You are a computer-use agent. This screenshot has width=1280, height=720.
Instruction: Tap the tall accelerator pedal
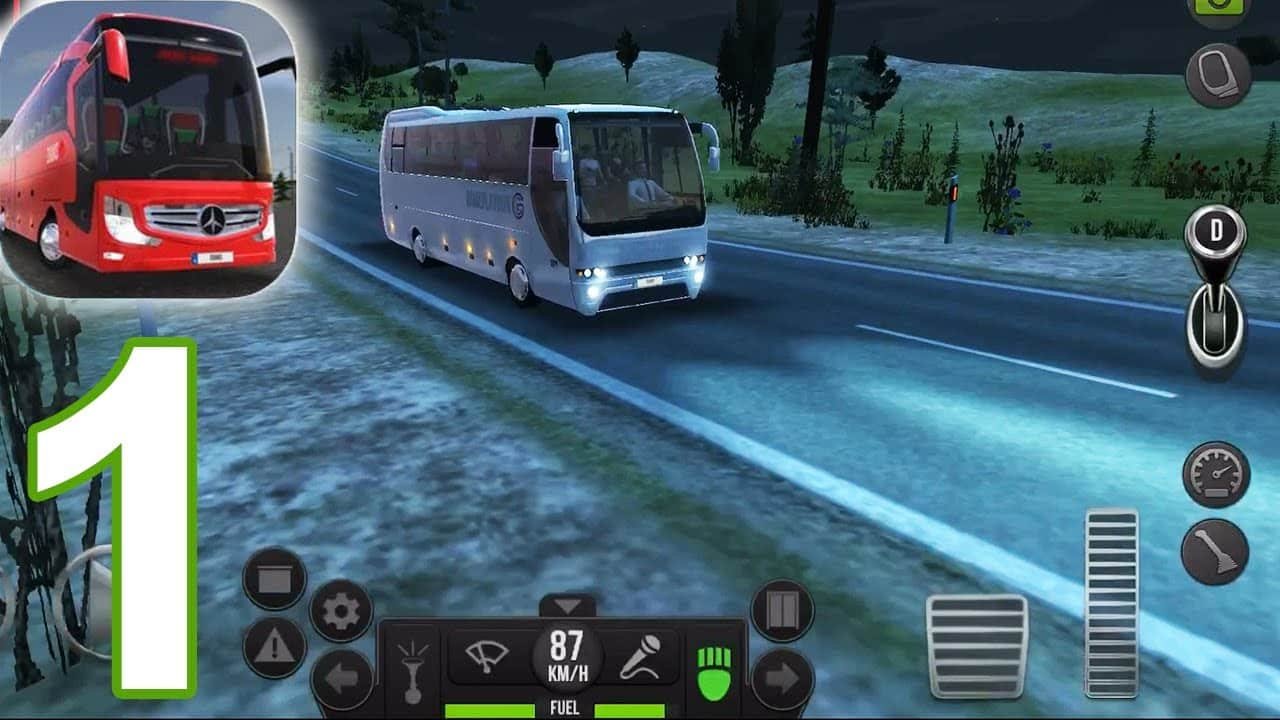(x=1111, y=602)
